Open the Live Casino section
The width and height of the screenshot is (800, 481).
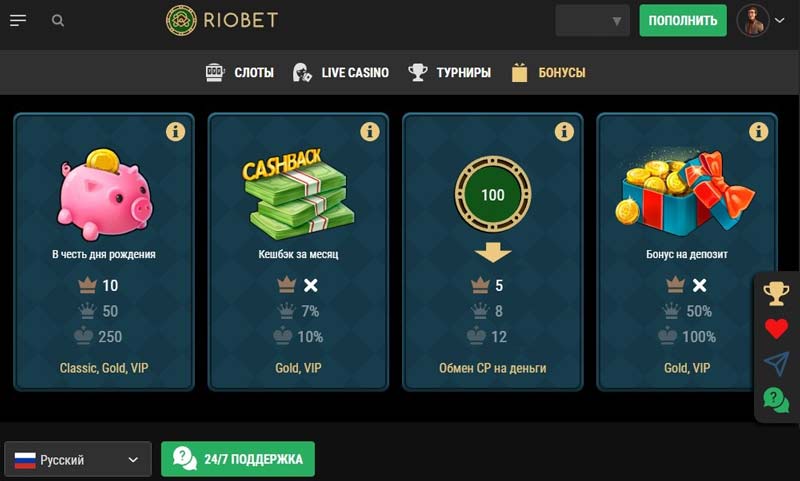[x=341, y=72]
